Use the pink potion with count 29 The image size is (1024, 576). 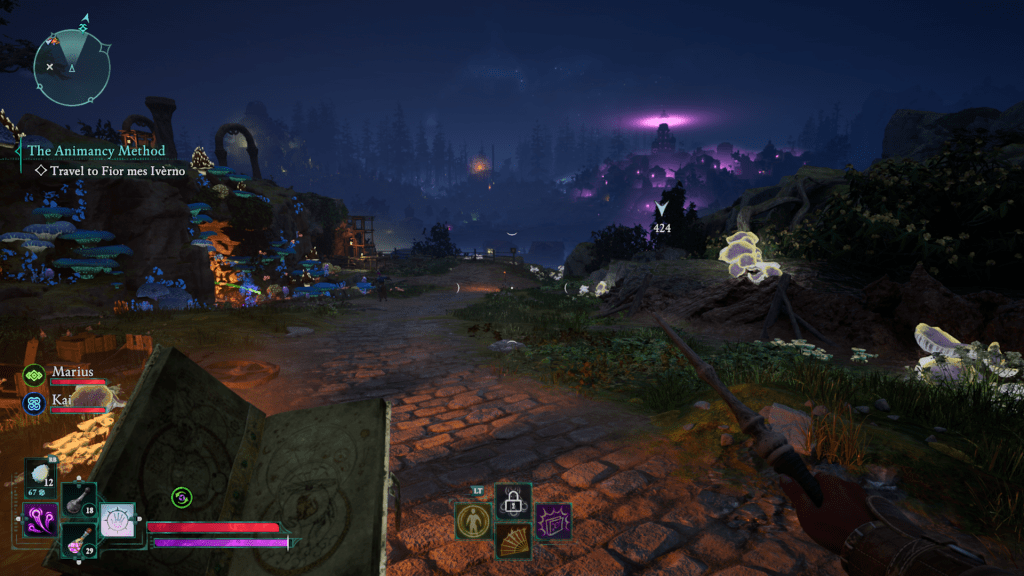click(78, 541)
